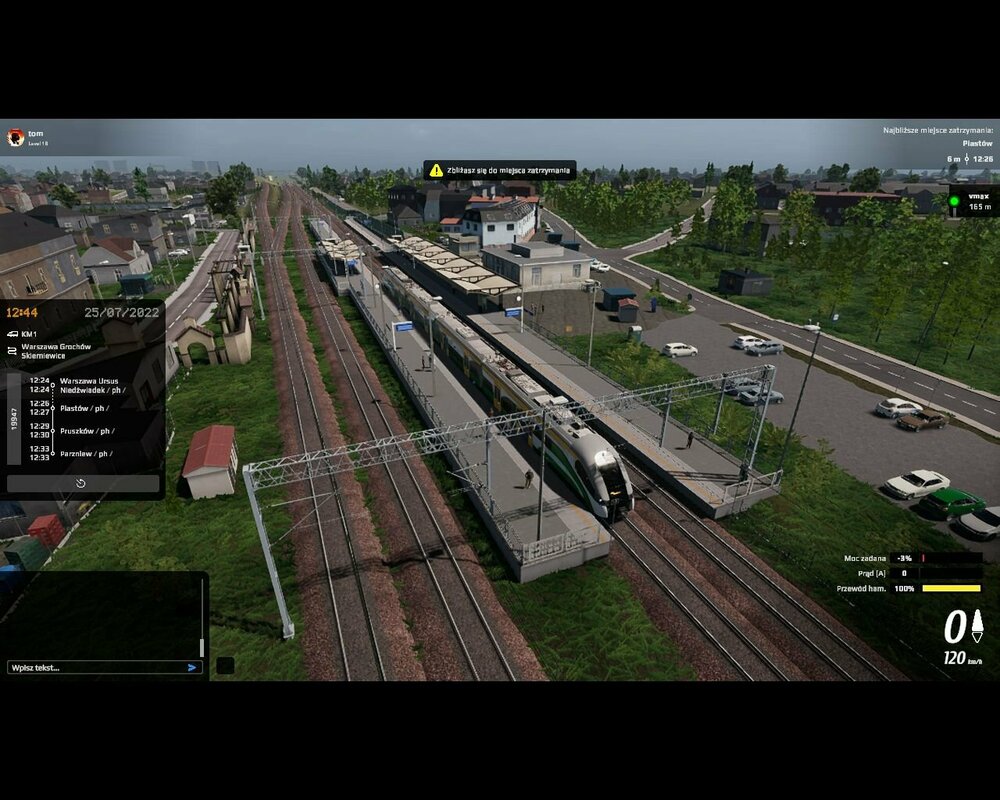The image size is (1000, 800).
Task: Click the timetable history button with clock icon
Action: click(82, 483)
